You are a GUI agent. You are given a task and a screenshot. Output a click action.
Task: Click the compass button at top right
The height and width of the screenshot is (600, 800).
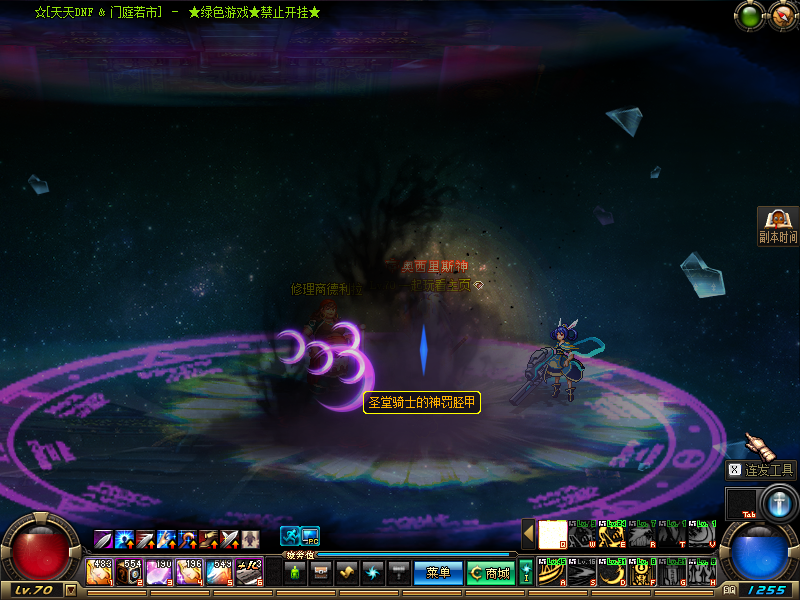coord(780,15)
